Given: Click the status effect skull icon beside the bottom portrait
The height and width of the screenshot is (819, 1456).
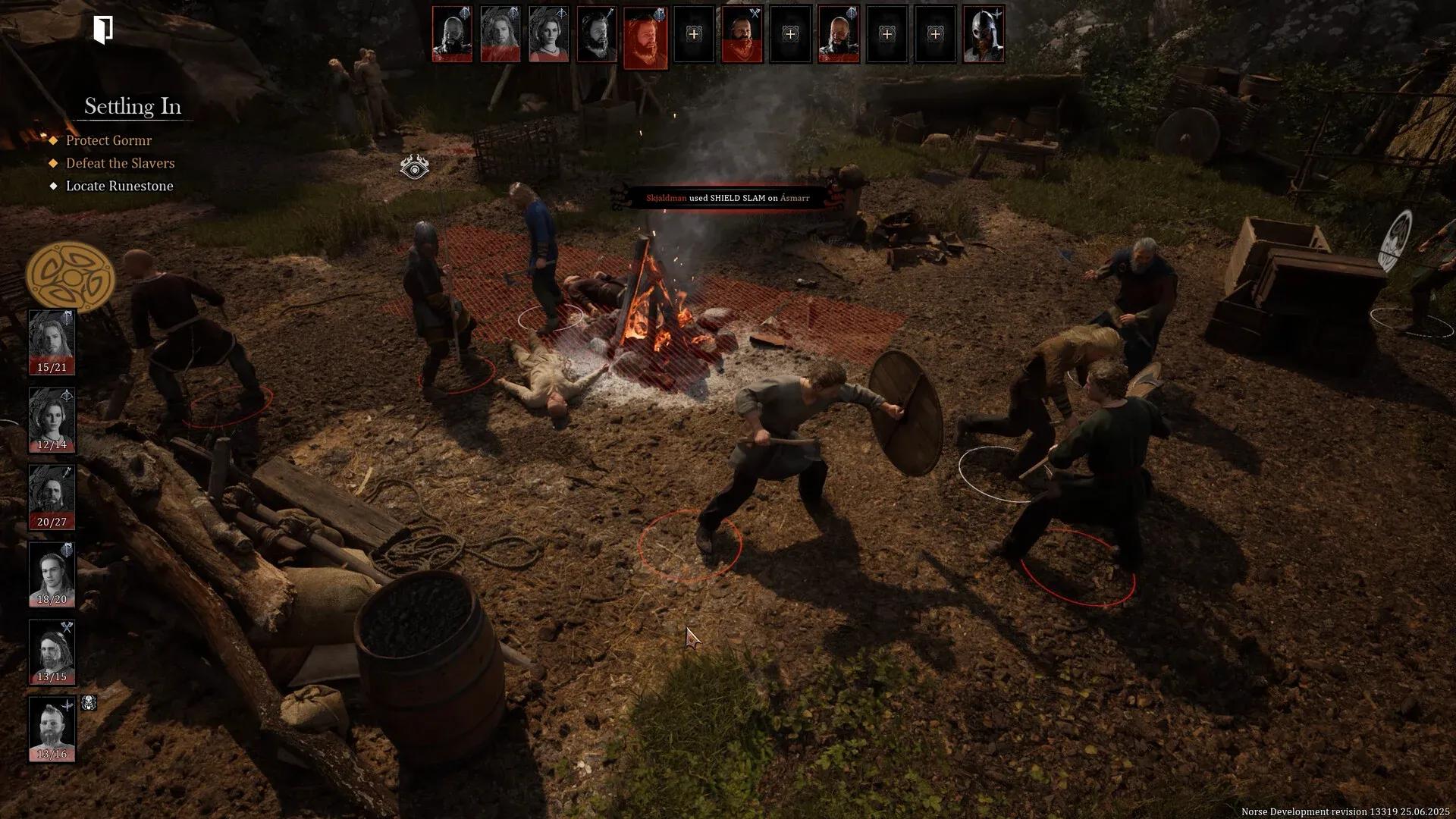Looking at the screenshot, I should 87,703.
